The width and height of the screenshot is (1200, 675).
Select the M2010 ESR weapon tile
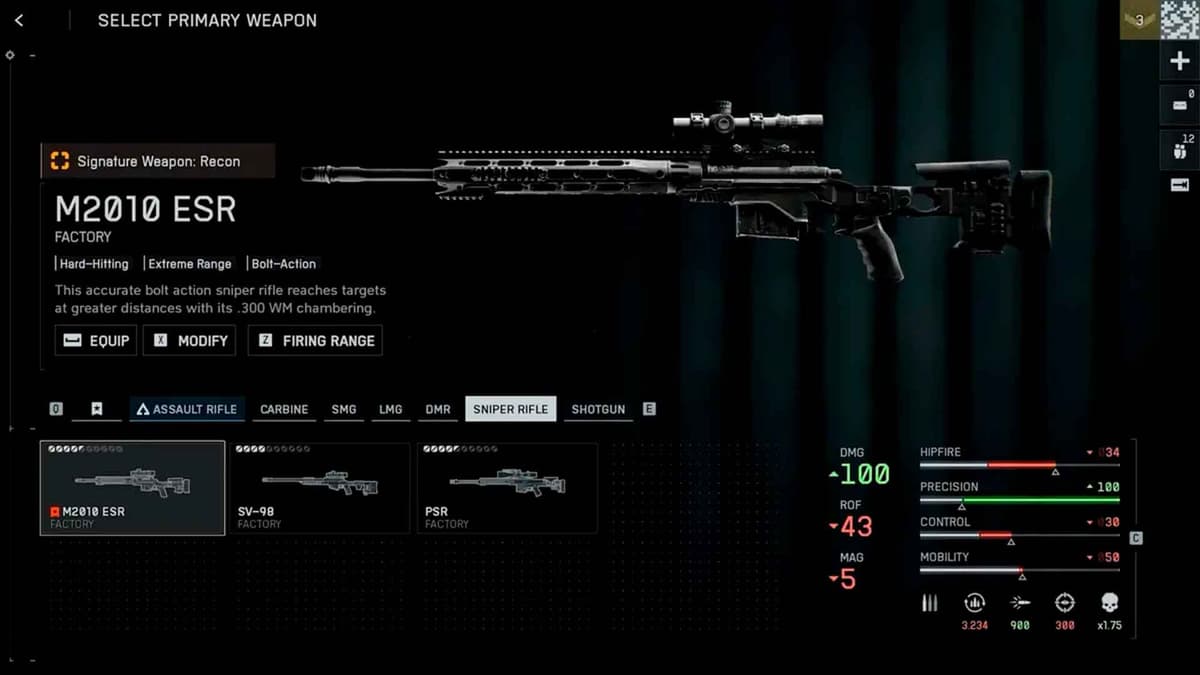pyautogui.click(x=132, y=488)
